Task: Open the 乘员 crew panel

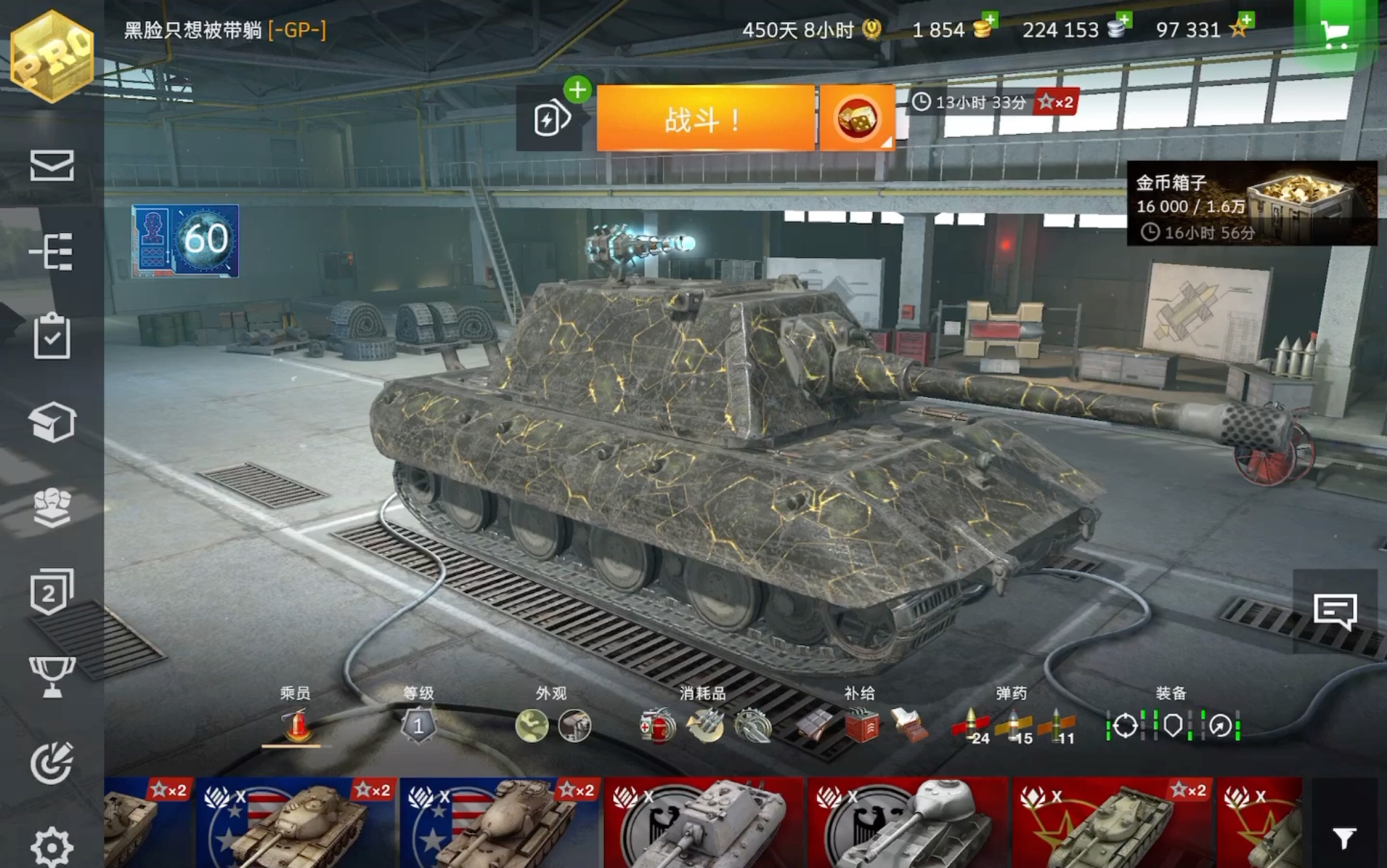Action: 296,724
